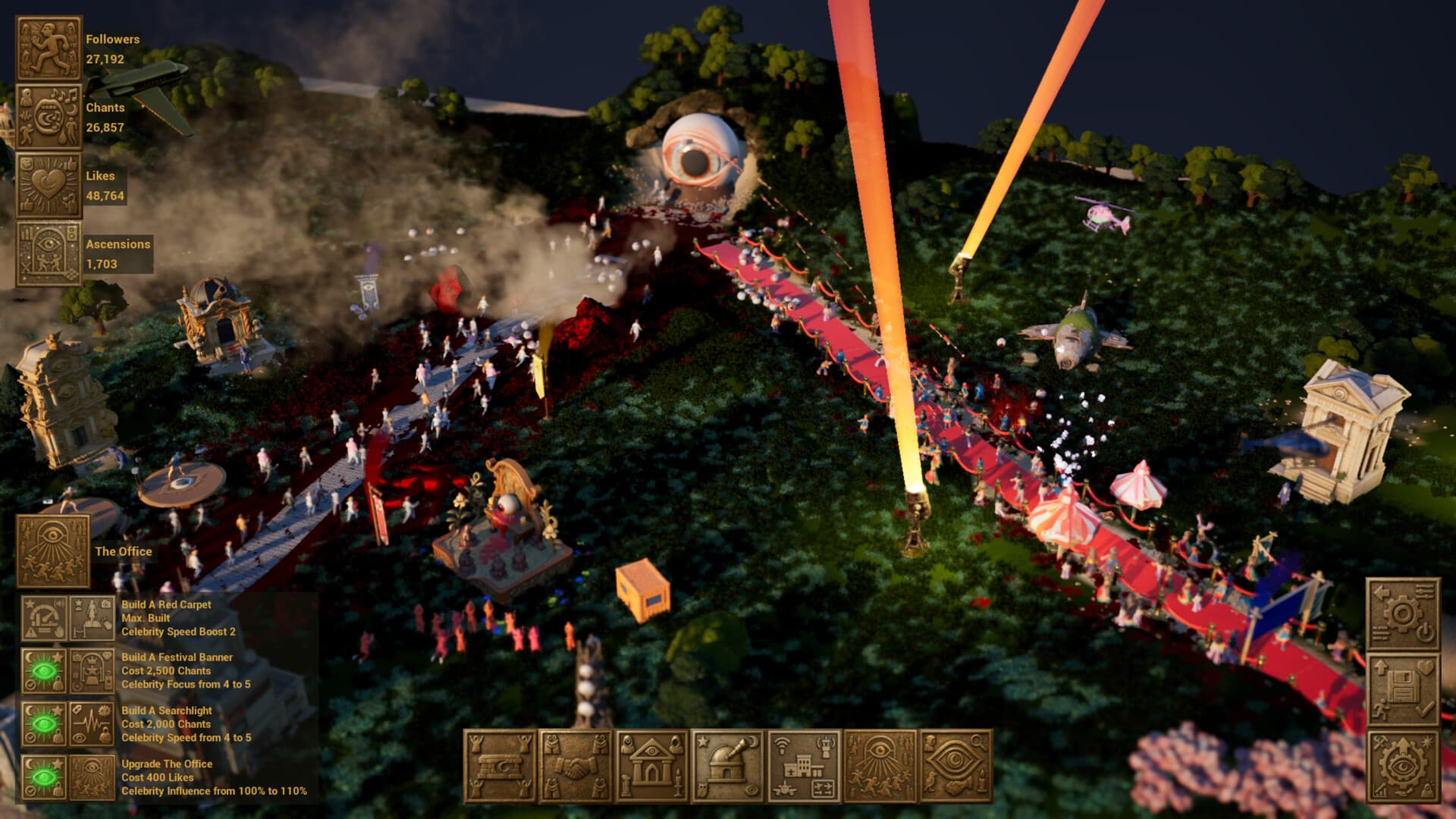The image size is (1456, 819).
Task: Toggle the green eye next to Build A Searchlight
Action: click(42, 722)
